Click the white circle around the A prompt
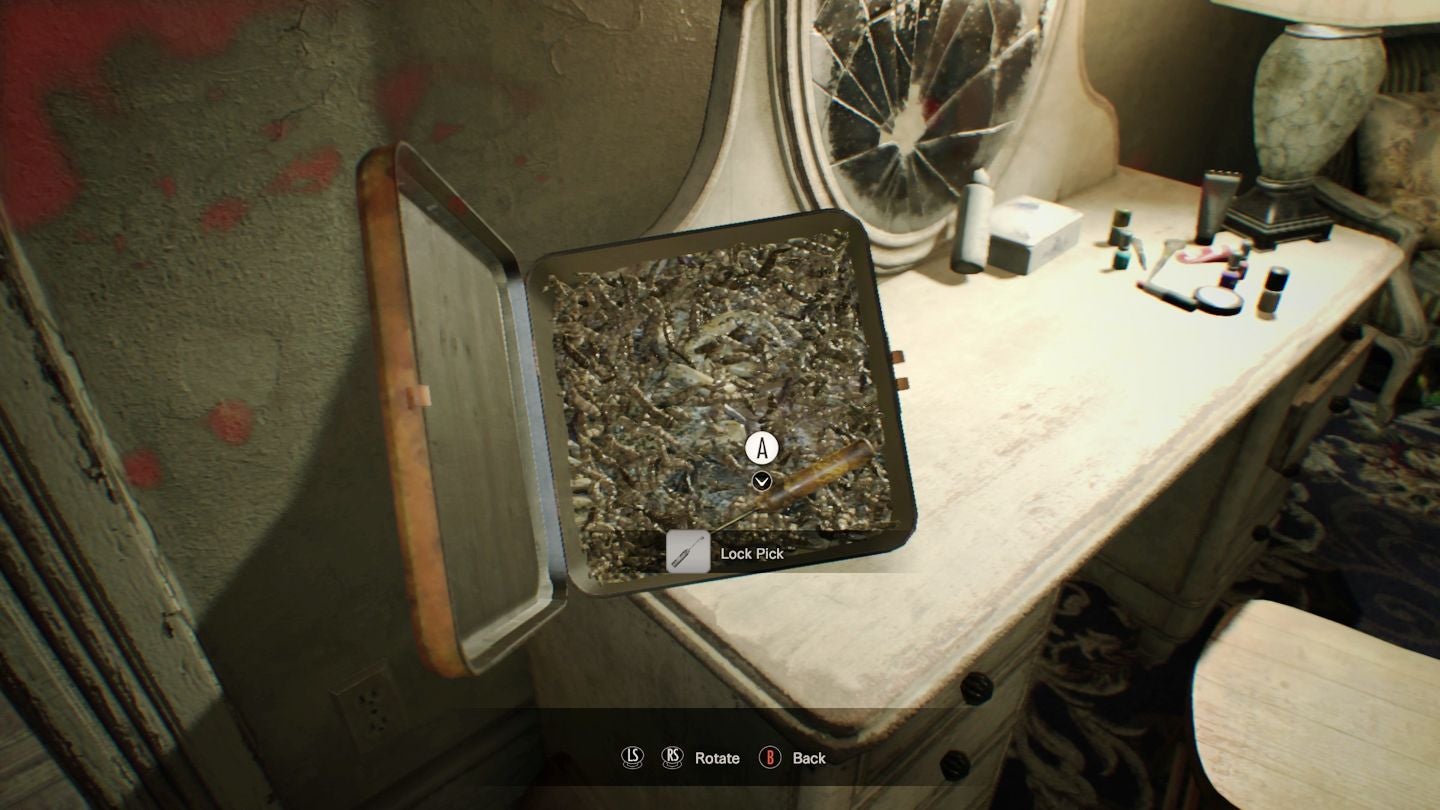 pyautogui.click(x=761, y=449)
